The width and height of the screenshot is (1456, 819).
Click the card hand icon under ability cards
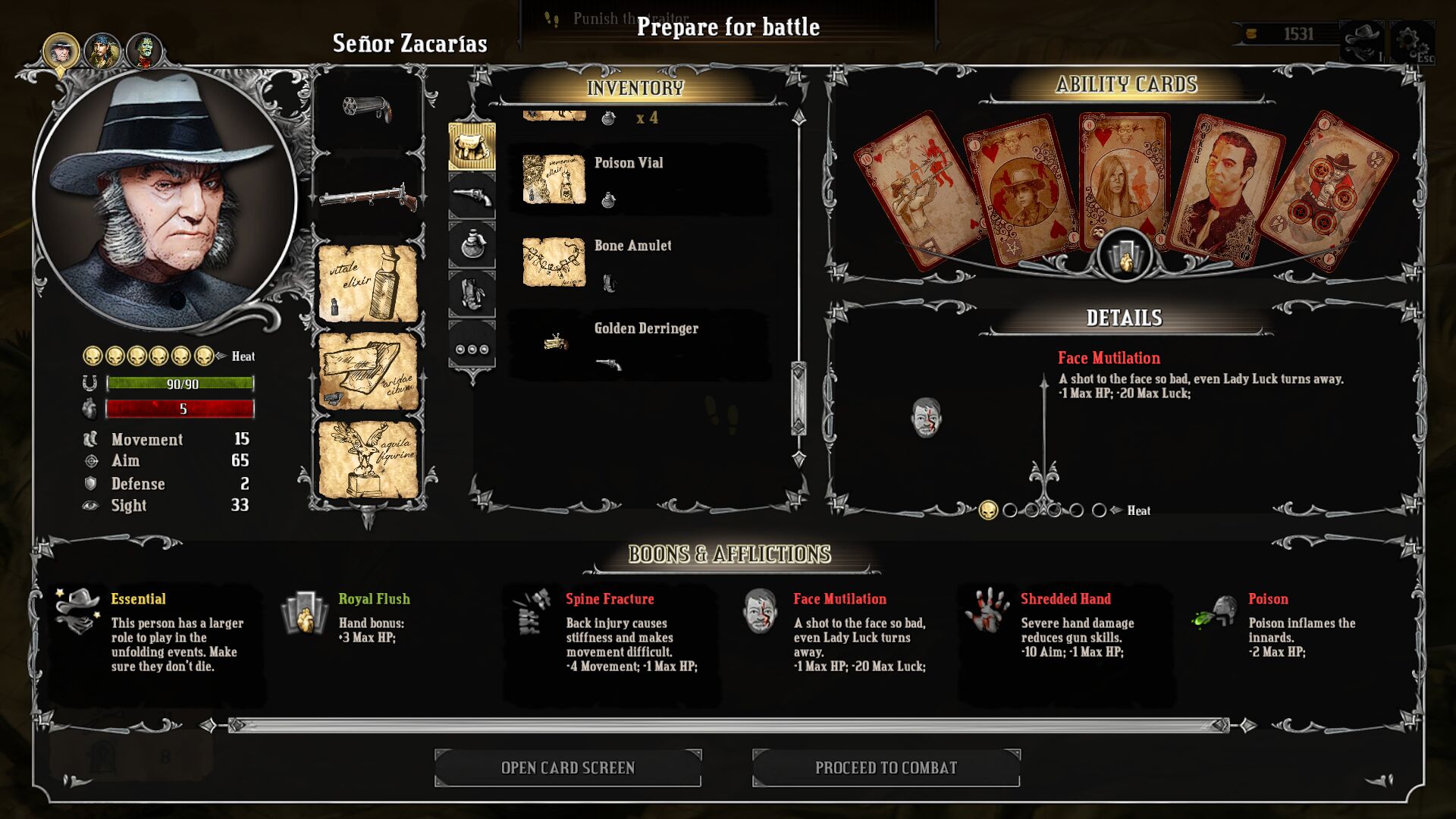(1125, 256)
